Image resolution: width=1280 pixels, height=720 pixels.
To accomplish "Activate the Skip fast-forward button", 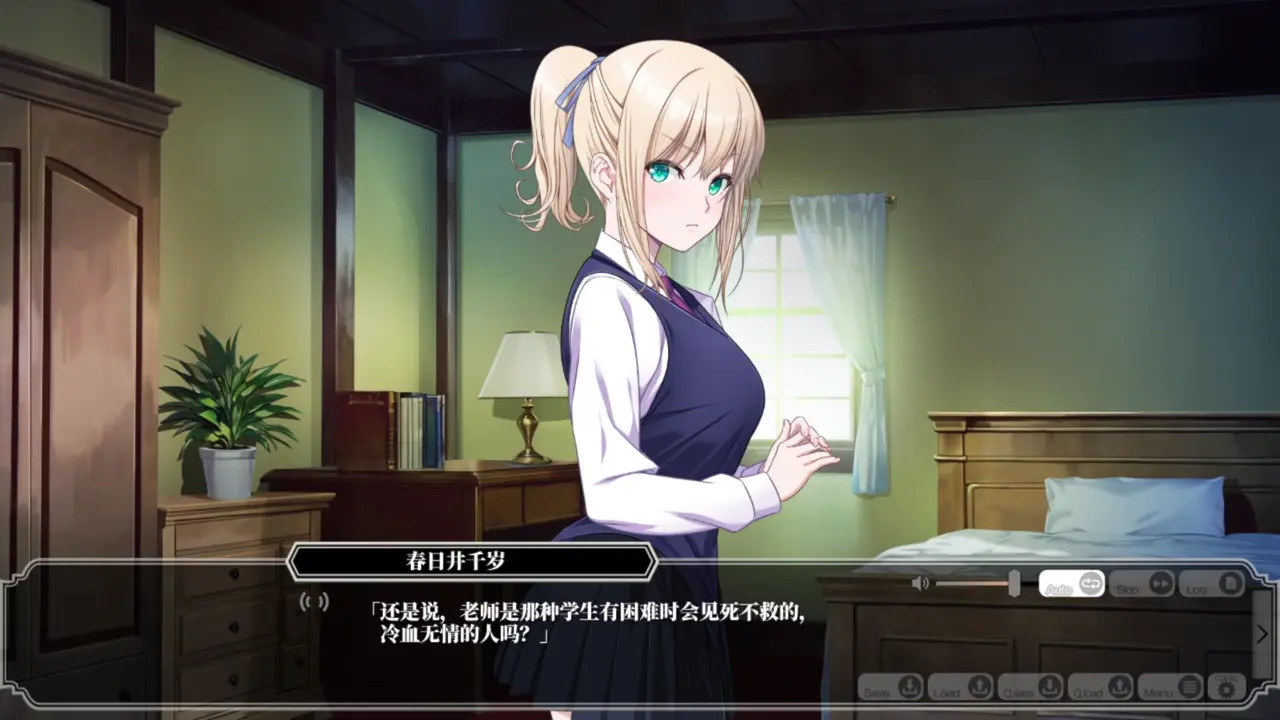I will [1141, 584].
